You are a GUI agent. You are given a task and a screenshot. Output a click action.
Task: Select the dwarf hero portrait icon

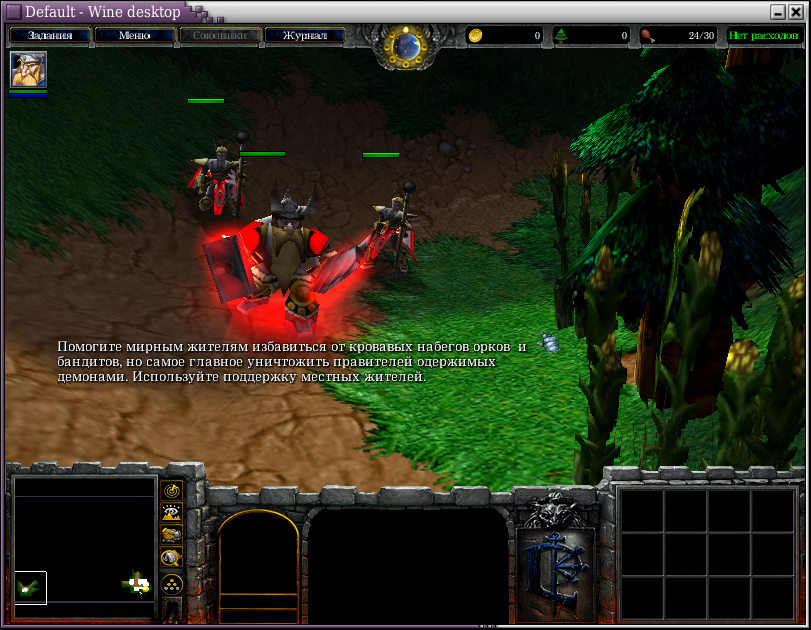tap(28, 69)
